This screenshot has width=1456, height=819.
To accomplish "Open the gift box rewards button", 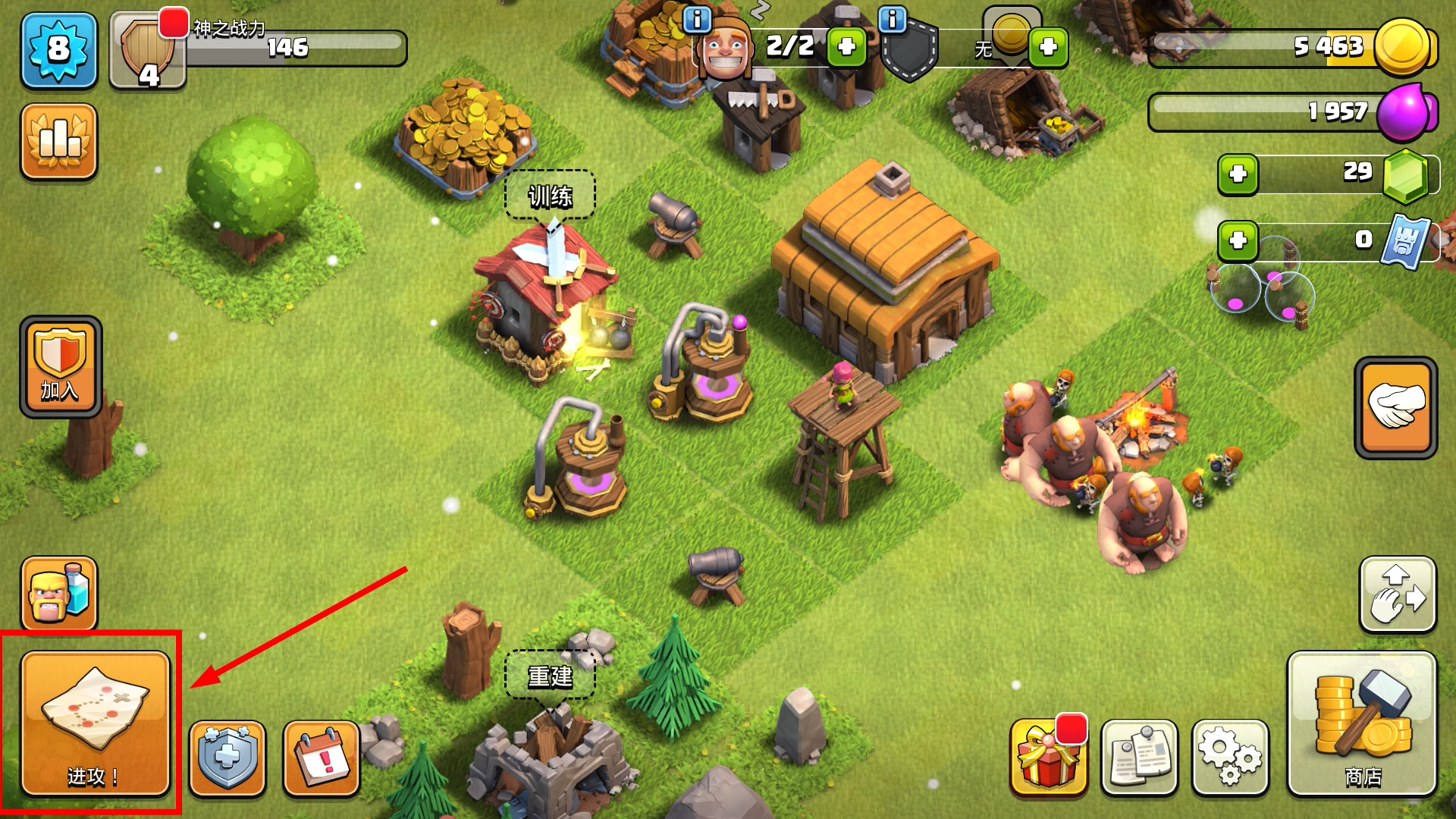I will pos(1048,758).
